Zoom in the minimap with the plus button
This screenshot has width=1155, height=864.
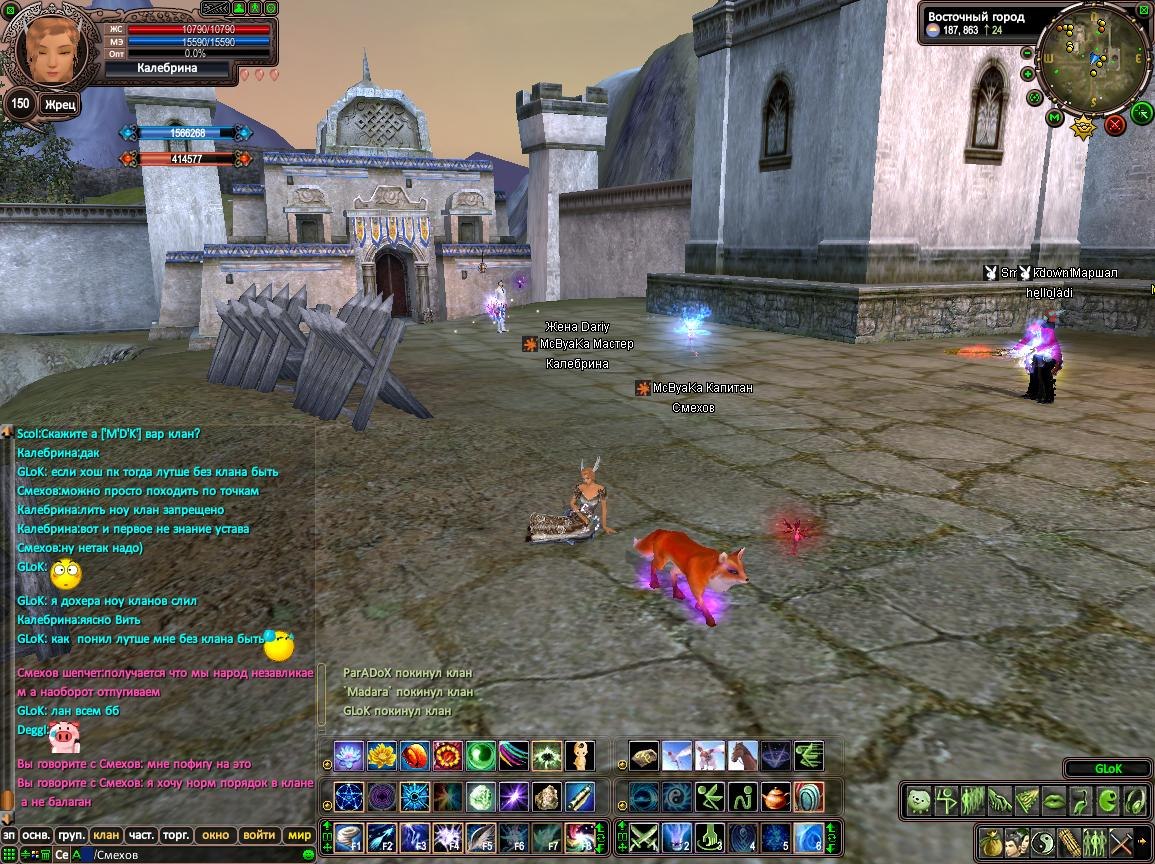[1027, 73]
